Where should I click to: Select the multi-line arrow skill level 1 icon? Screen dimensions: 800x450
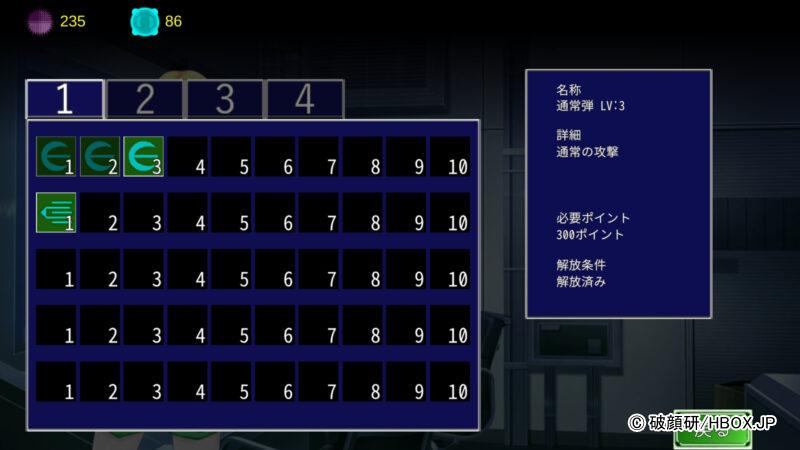tap(56, 212)
